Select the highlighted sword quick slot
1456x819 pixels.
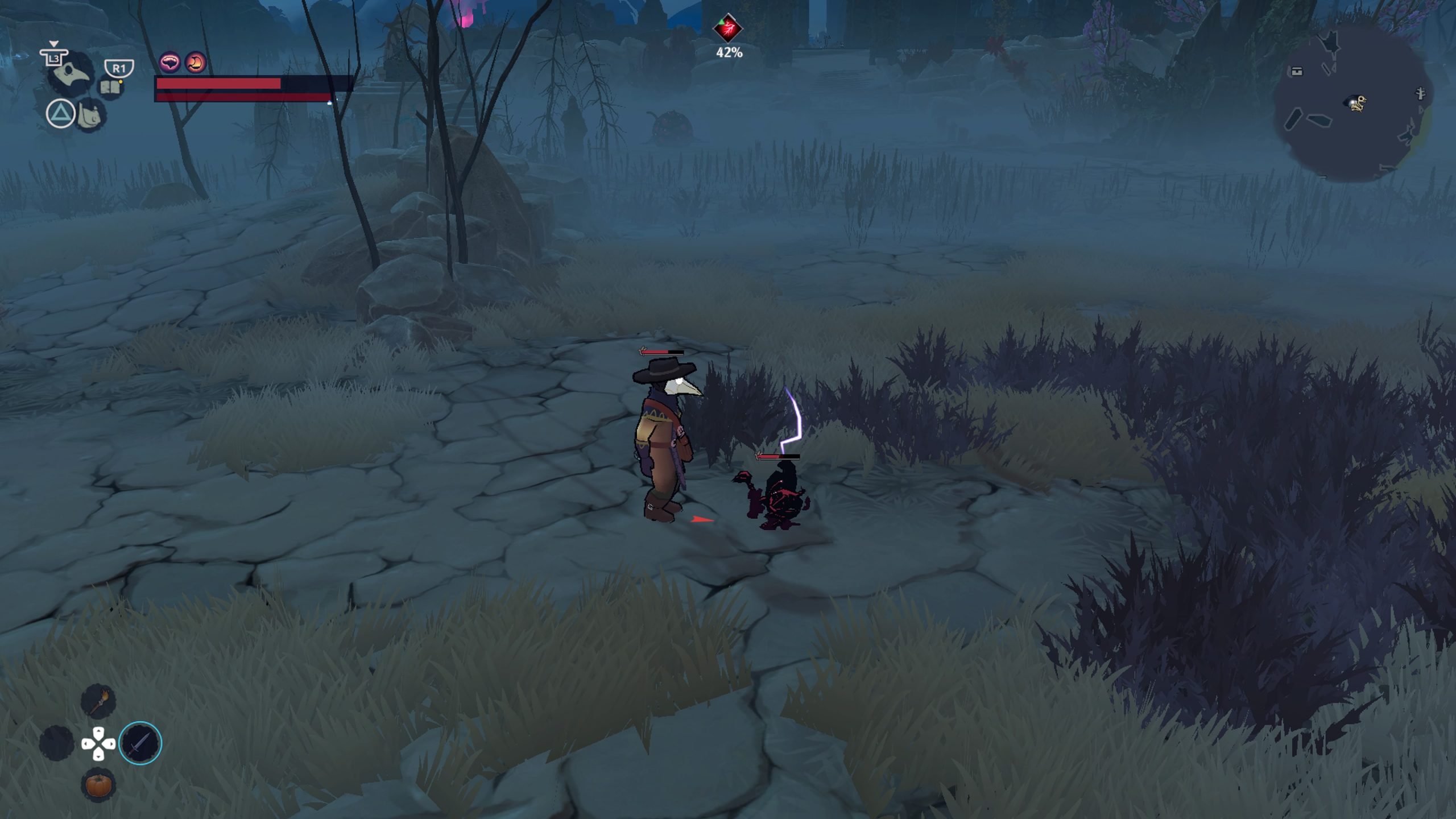[x=140, y=743]
